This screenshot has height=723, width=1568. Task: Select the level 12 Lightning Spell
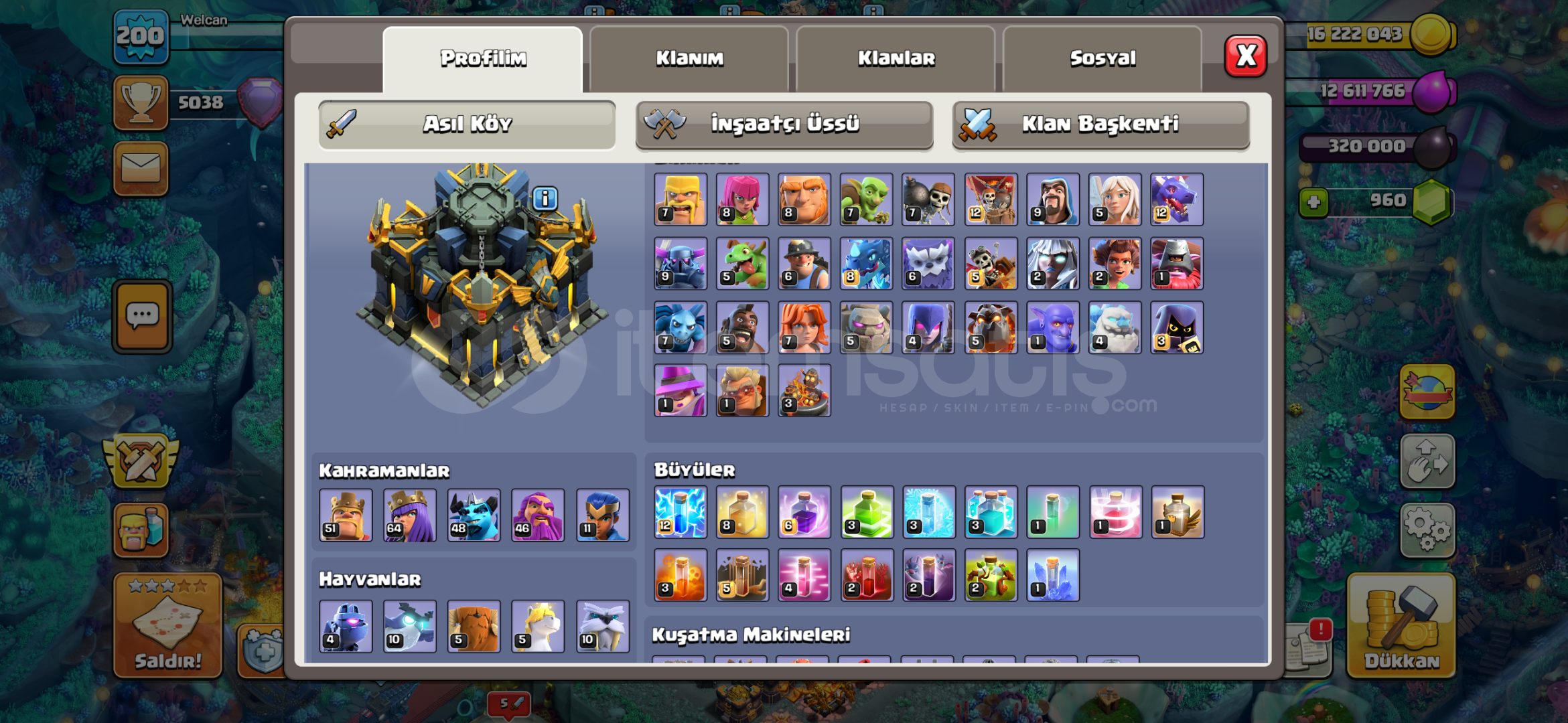[680, 512]
